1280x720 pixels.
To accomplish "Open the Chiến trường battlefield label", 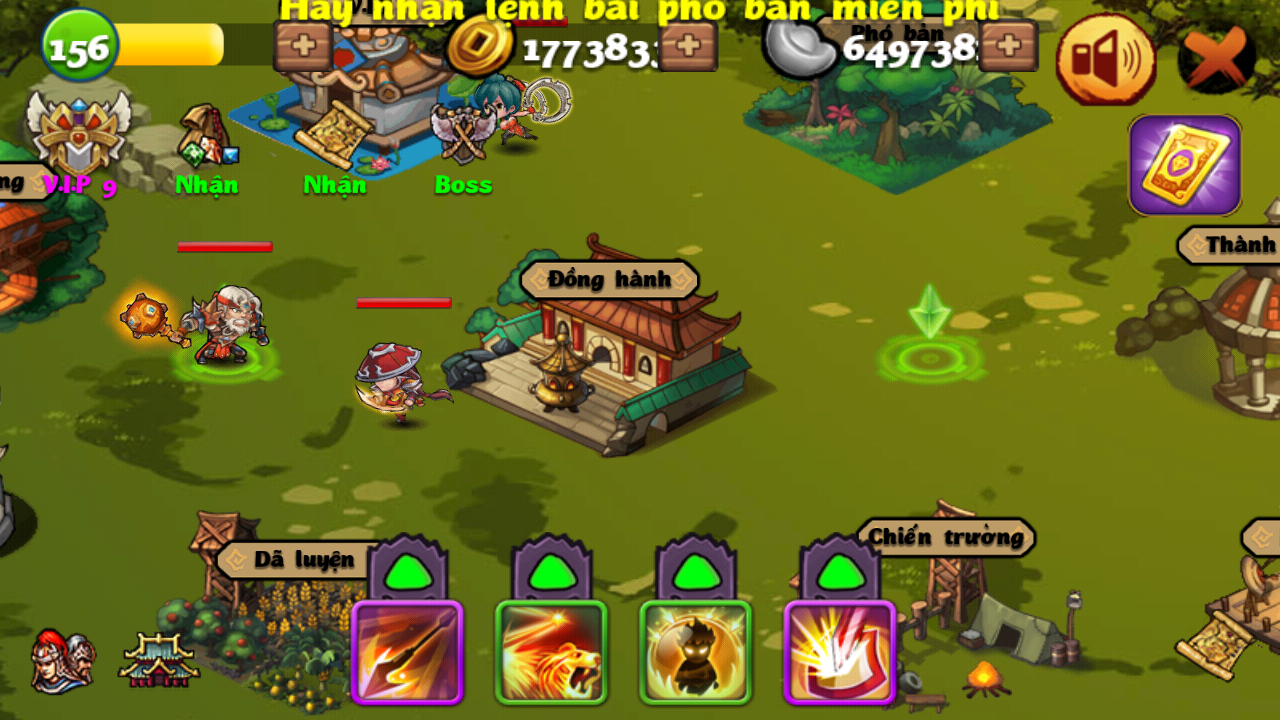I will pyautogui.click(x=945, y=537).
